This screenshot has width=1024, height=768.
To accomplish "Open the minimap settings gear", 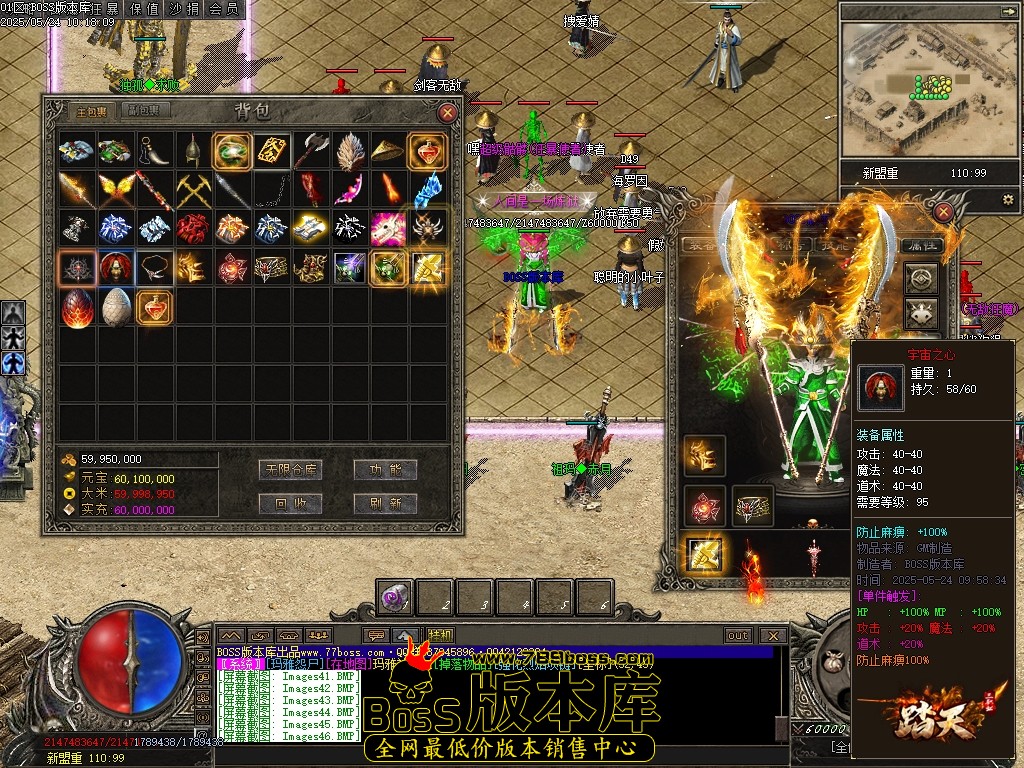I will pyautogui.click(x=1007, y=200).
